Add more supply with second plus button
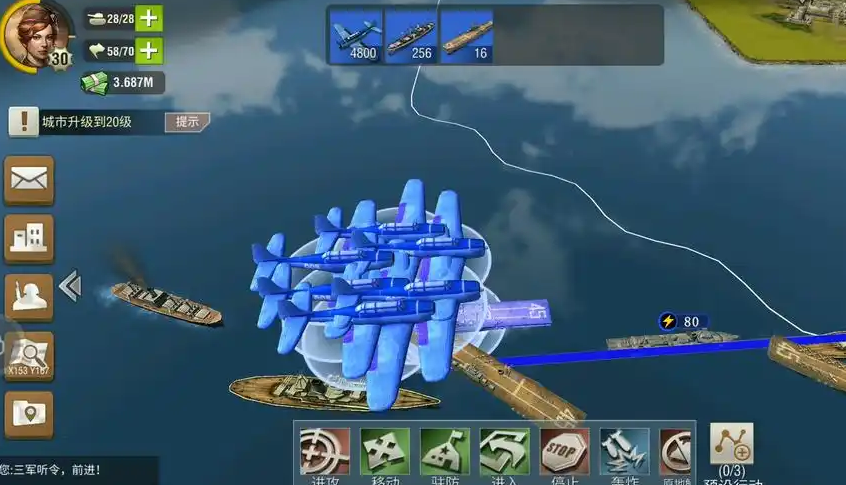The height and width of the screenshot is (485, 846). click(148, 49)
